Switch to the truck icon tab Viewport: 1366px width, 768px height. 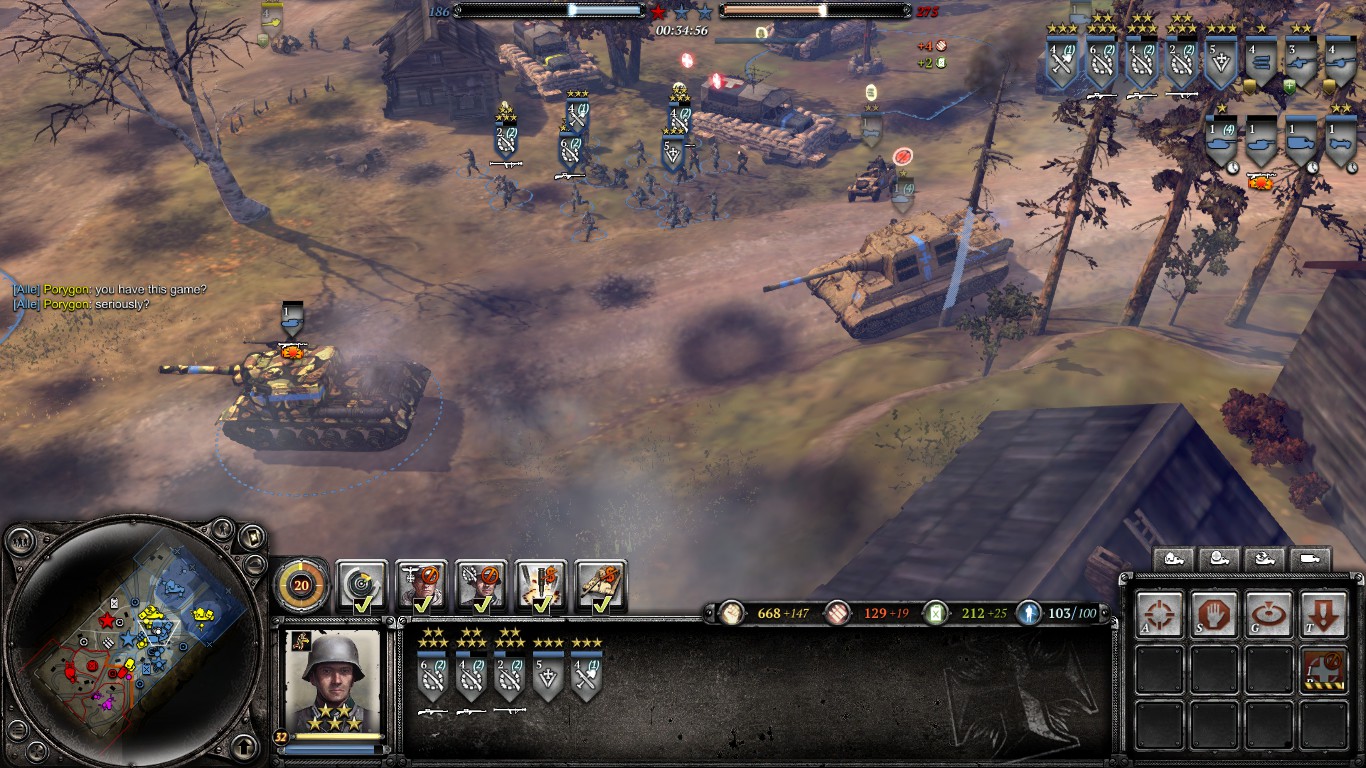[x=1310, y=559]
